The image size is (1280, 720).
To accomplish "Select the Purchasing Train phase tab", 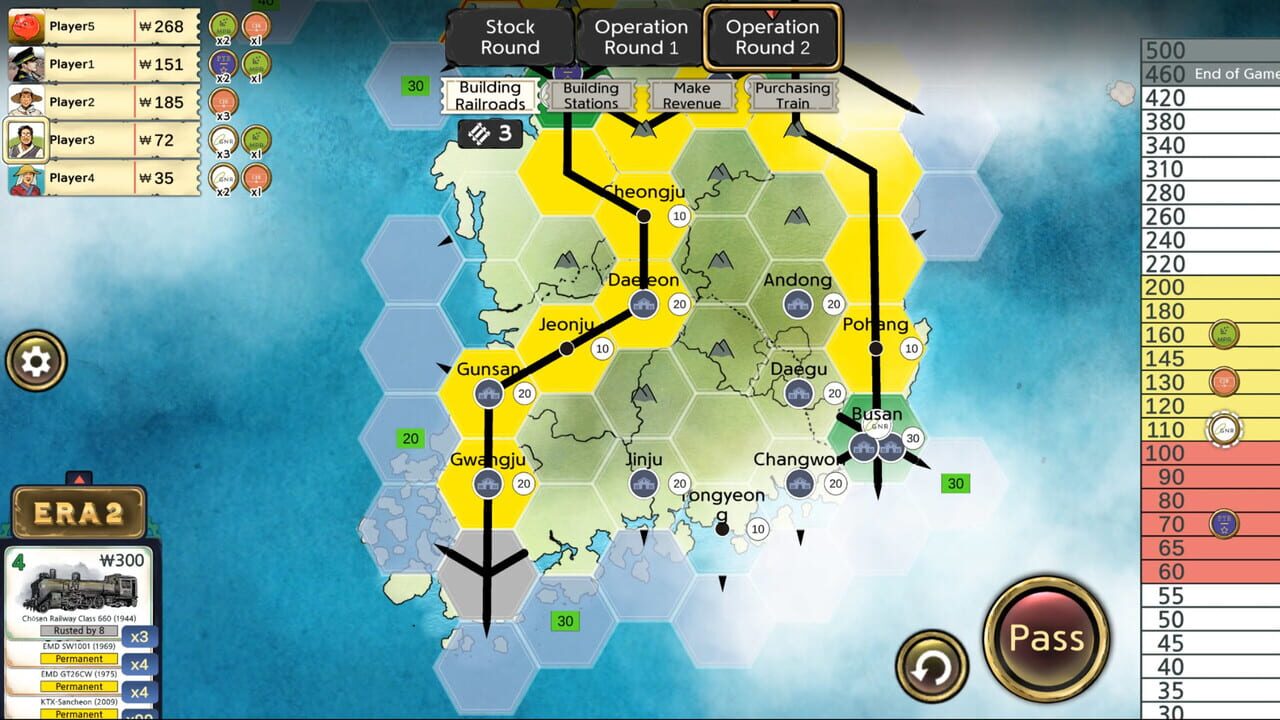I will [791, 92].
